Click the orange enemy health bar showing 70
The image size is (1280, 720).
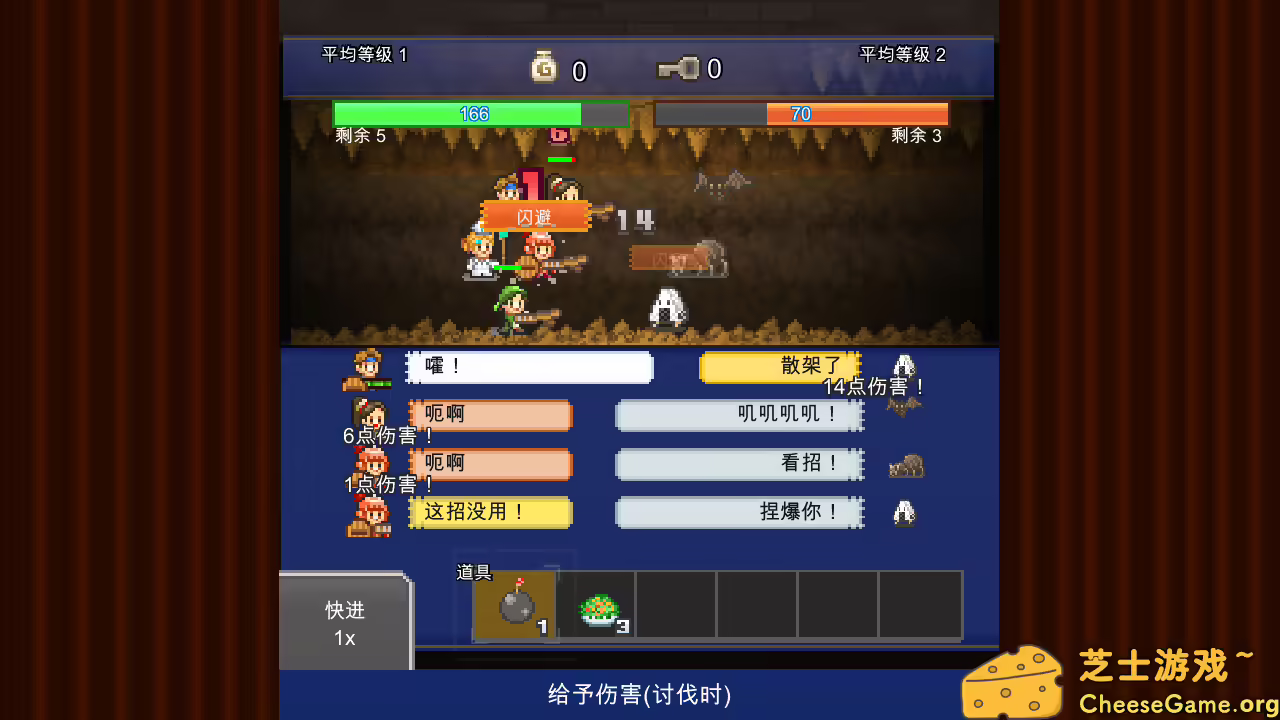pyautogui.click(x=800, y=113)
